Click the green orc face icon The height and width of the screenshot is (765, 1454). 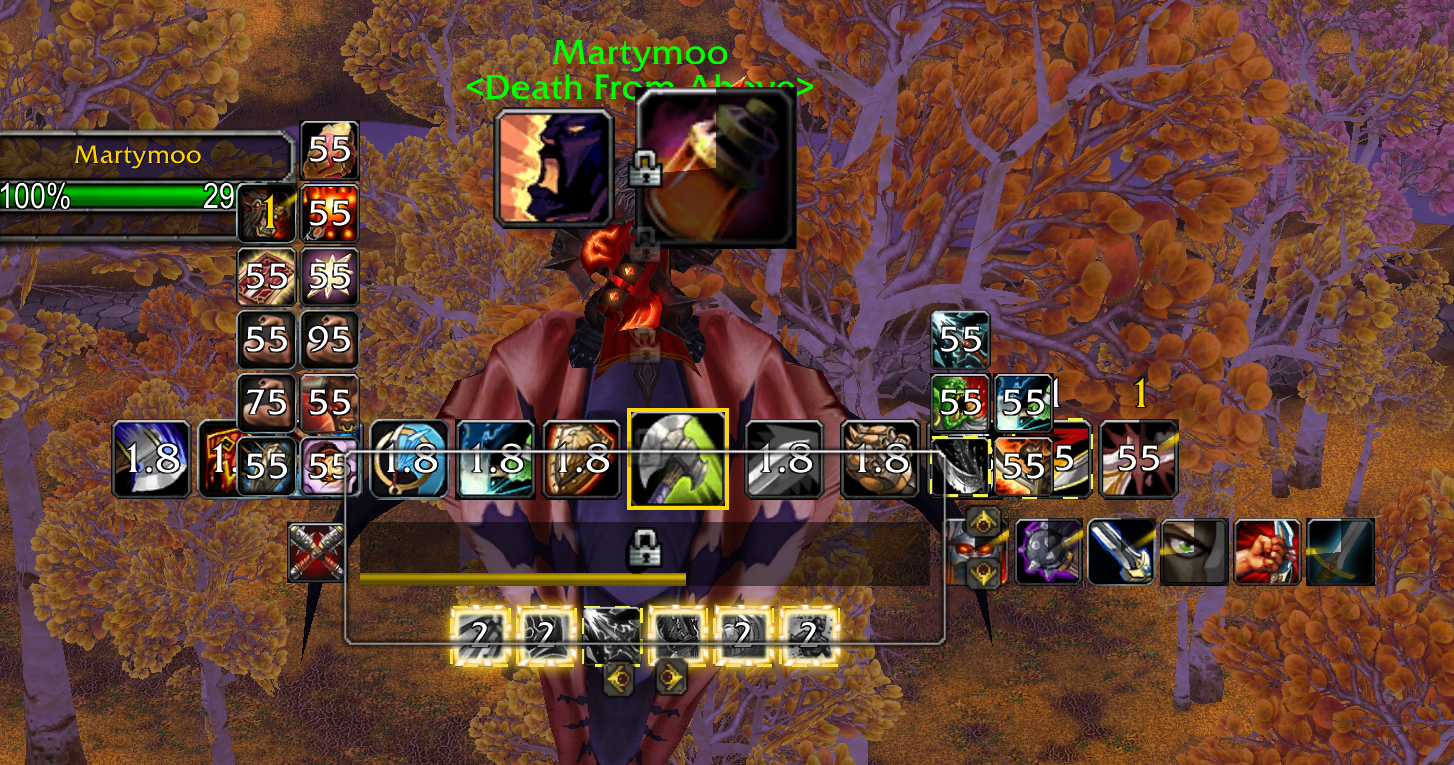pyautogui.click(x=960, y=403)
